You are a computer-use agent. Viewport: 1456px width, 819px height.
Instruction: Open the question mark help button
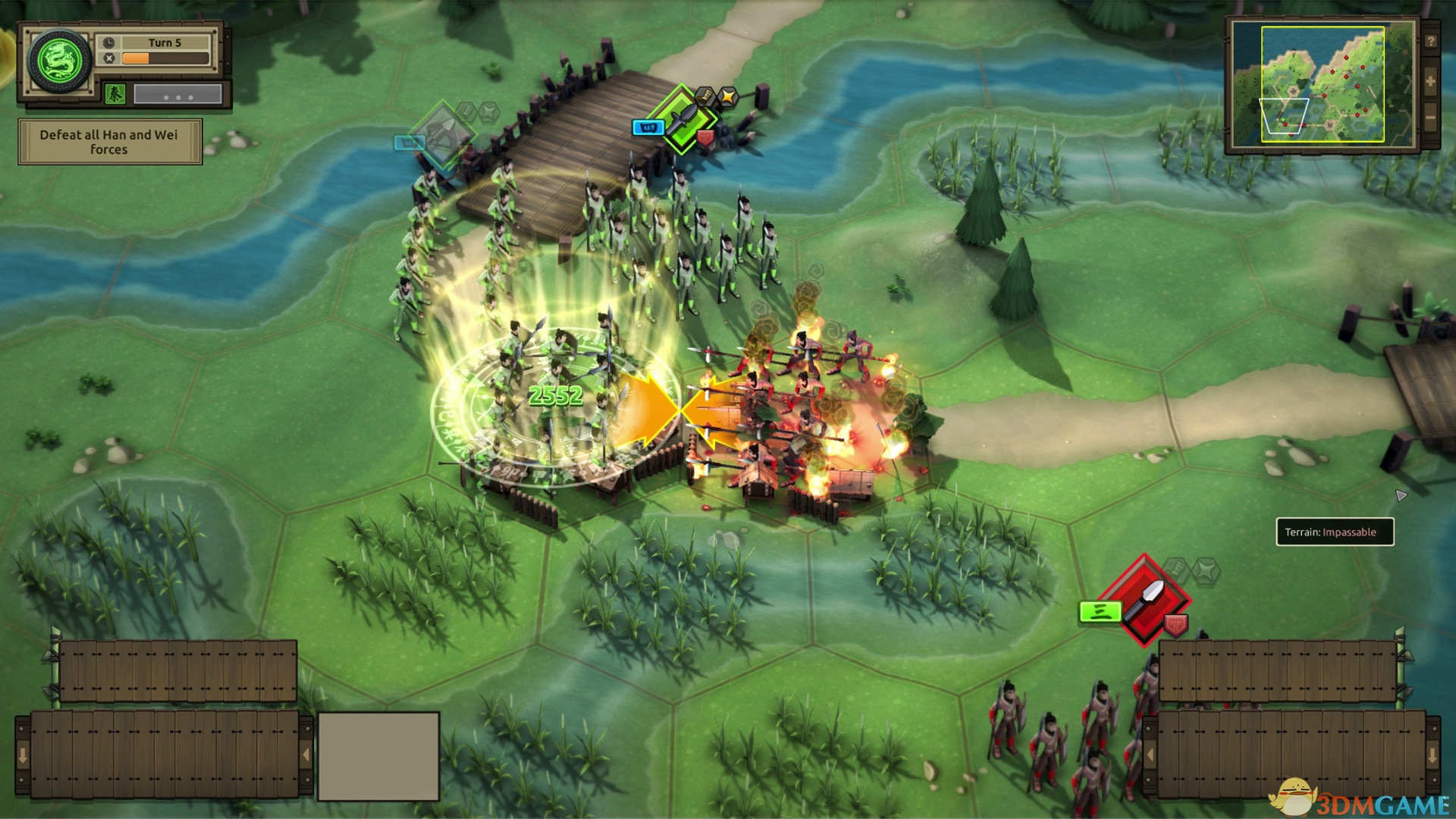click(1430, 42)
